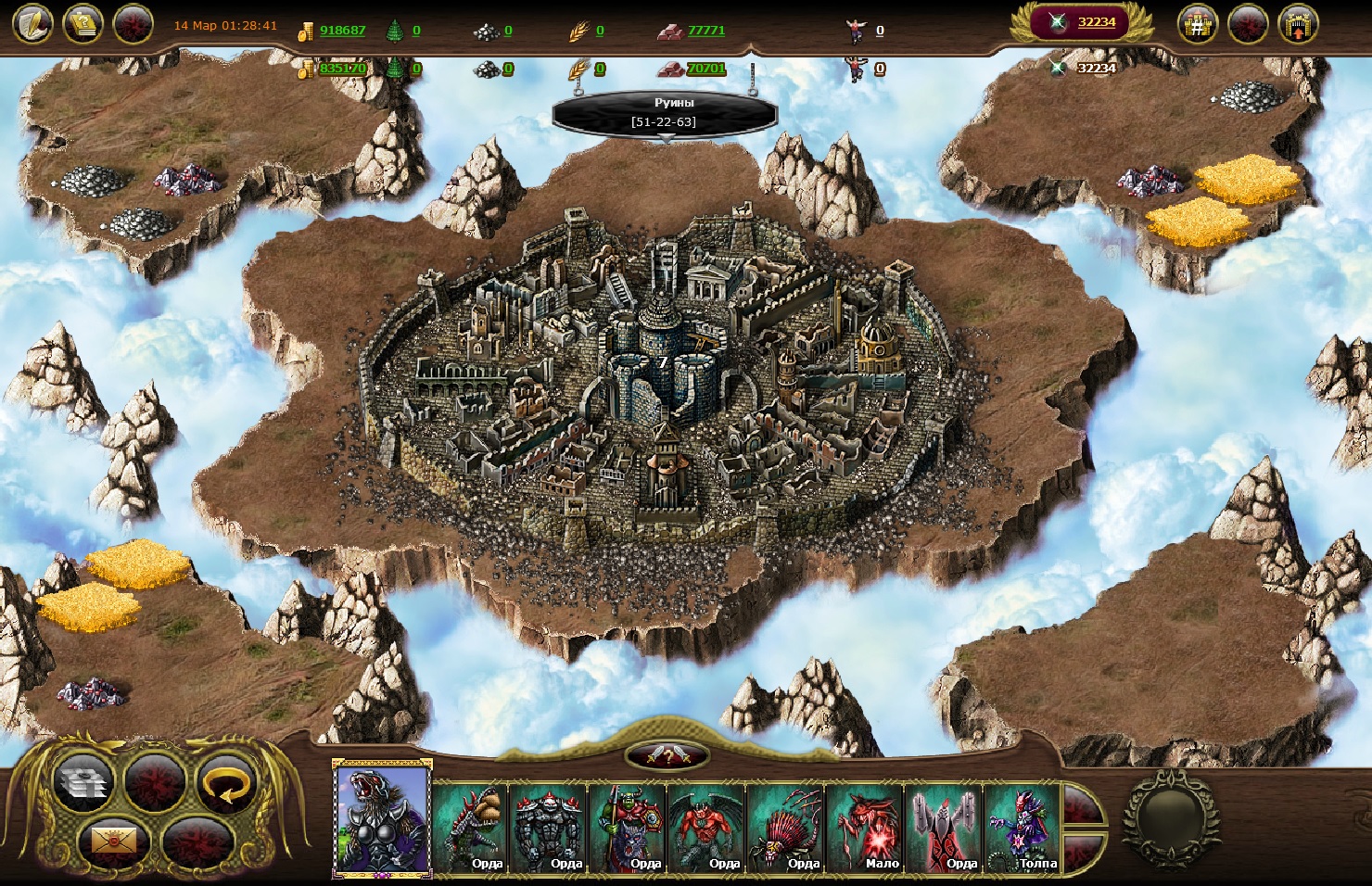Click the ore amount 77771 link

[x=705, y=31]
